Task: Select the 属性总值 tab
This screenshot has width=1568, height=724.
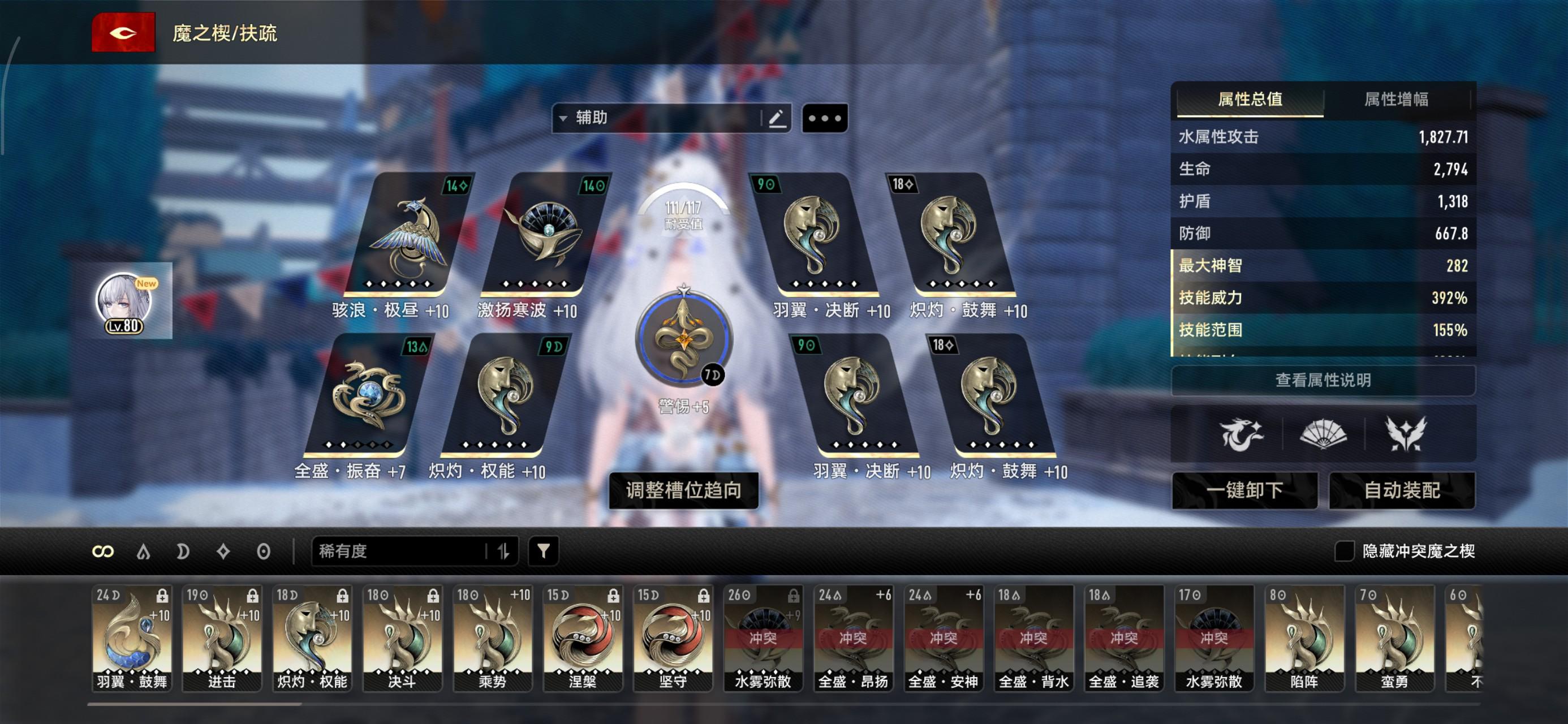Action: 1250,99
